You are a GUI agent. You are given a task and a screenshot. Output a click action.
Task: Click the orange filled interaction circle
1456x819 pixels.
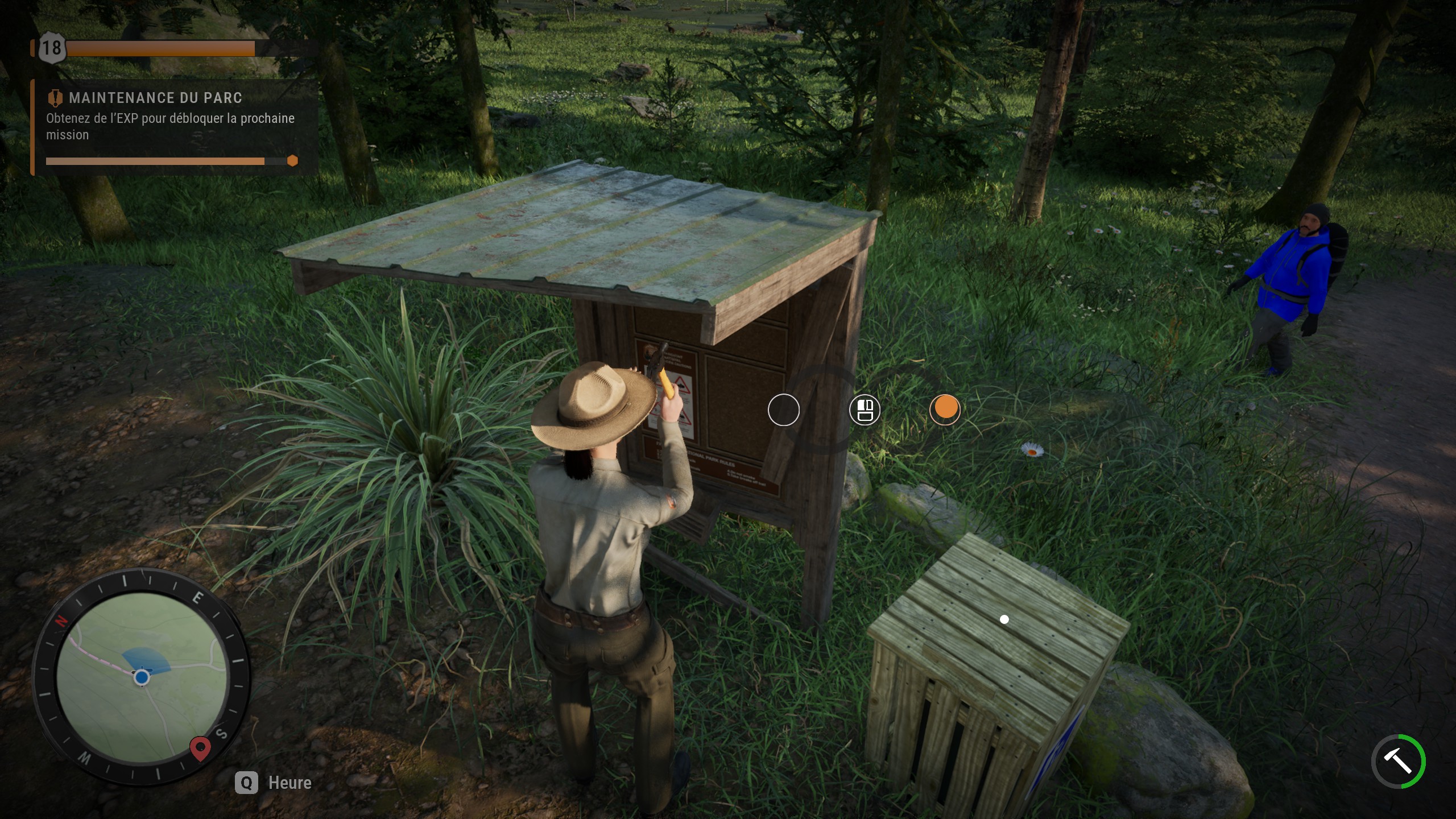(x=945, y=409)
